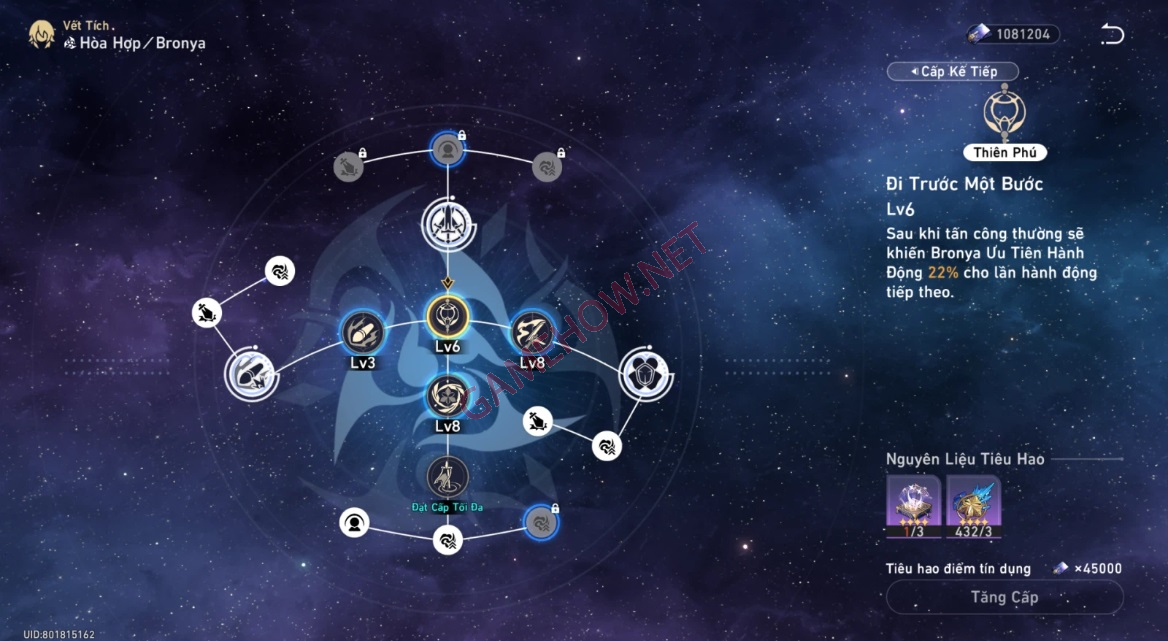
Task: Click the Tăng Cấp upgrade button
Action: click(1004, 597)
